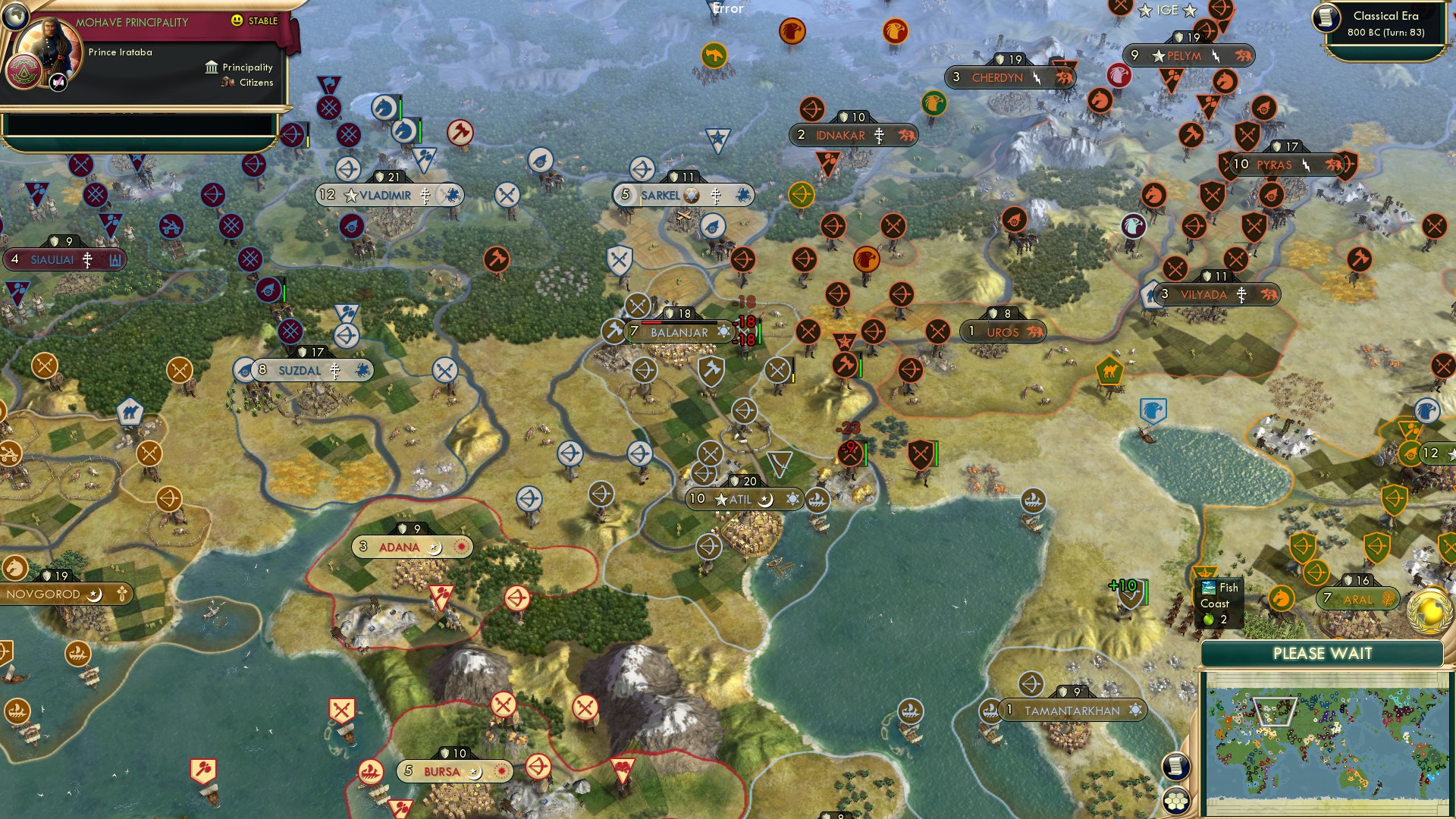Click the crescent moon religion icon on Atil's banner
Image resolution: width=1456 pixels, height=819 pixels.
(x=764, y=500)
